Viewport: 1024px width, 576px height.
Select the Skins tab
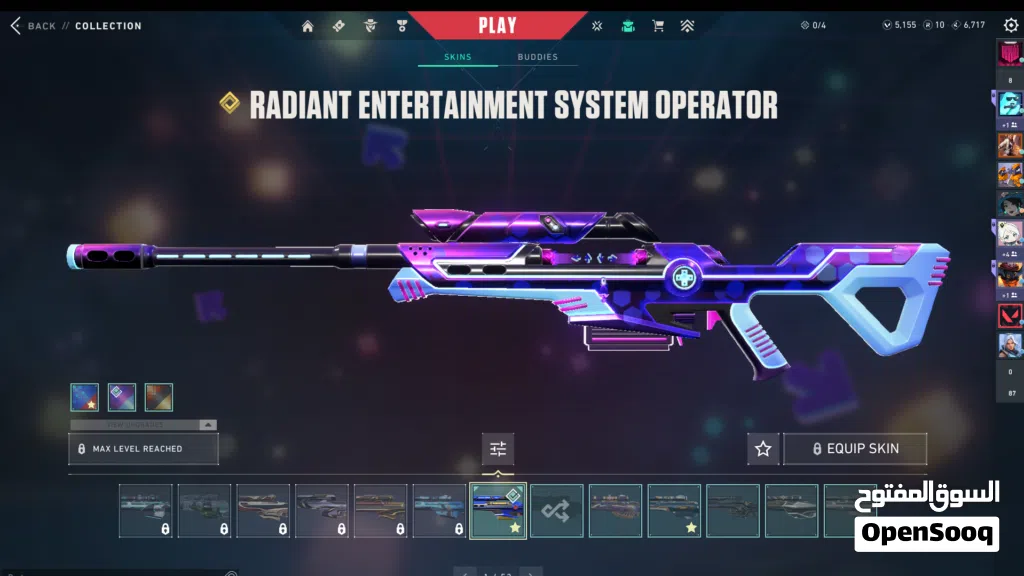458,57
